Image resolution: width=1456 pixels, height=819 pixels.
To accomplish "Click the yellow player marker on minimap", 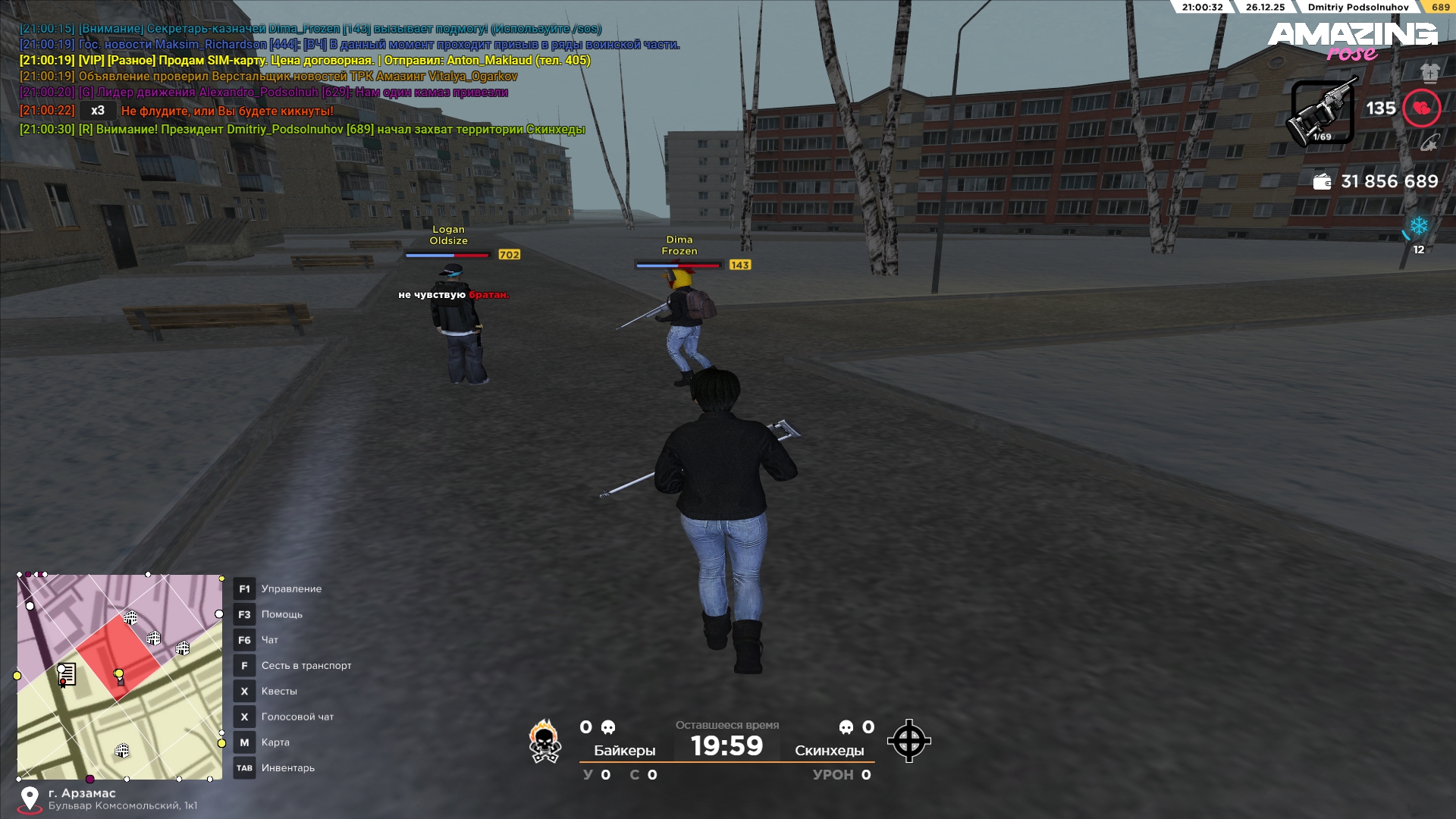I will 118,674.
